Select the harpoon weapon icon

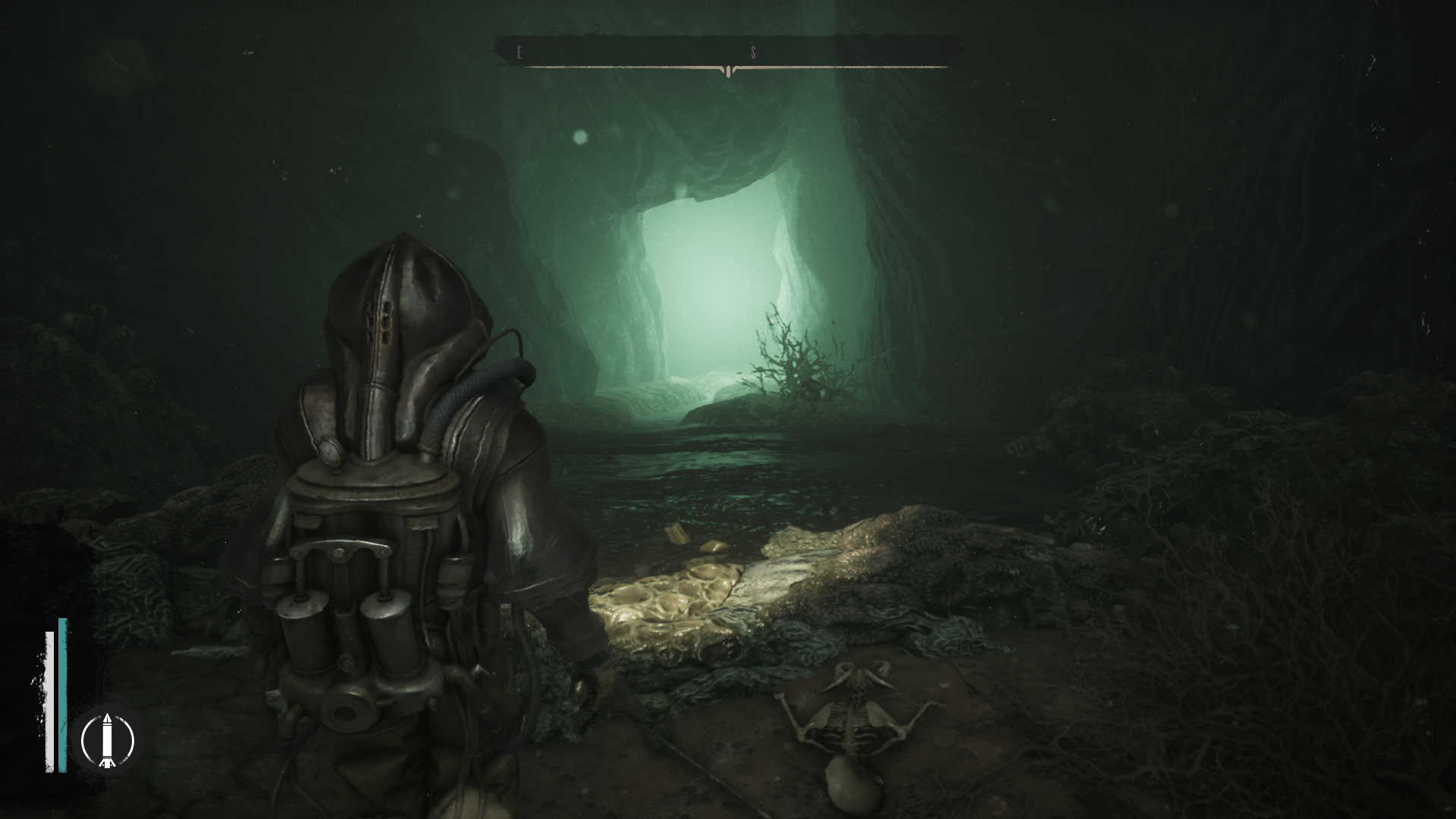pyautogui.click(x=107, y=739)
